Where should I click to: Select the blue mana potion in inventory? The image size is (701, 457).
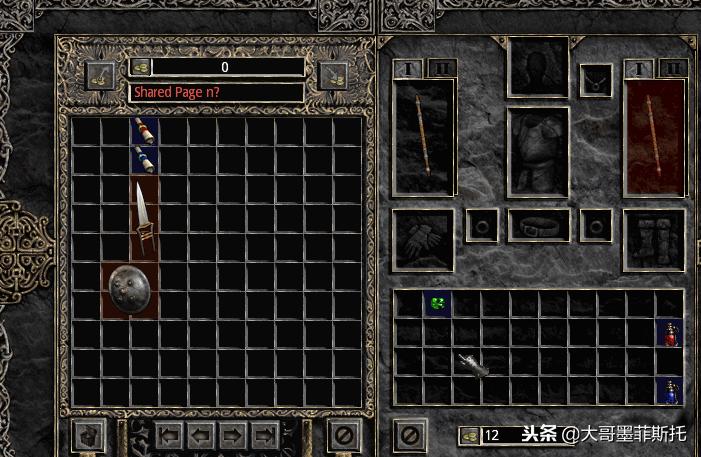(669, 390)
